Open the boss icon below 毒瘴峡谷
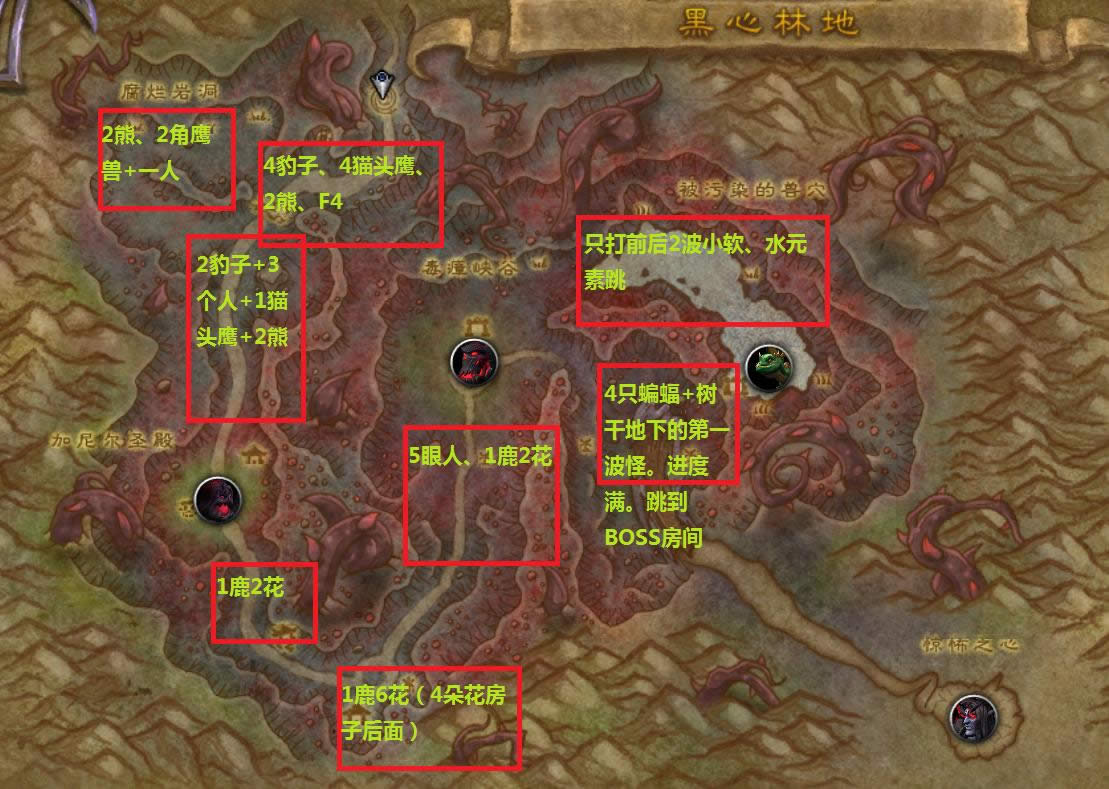1109x789 pixels. [x=474, y=362]
